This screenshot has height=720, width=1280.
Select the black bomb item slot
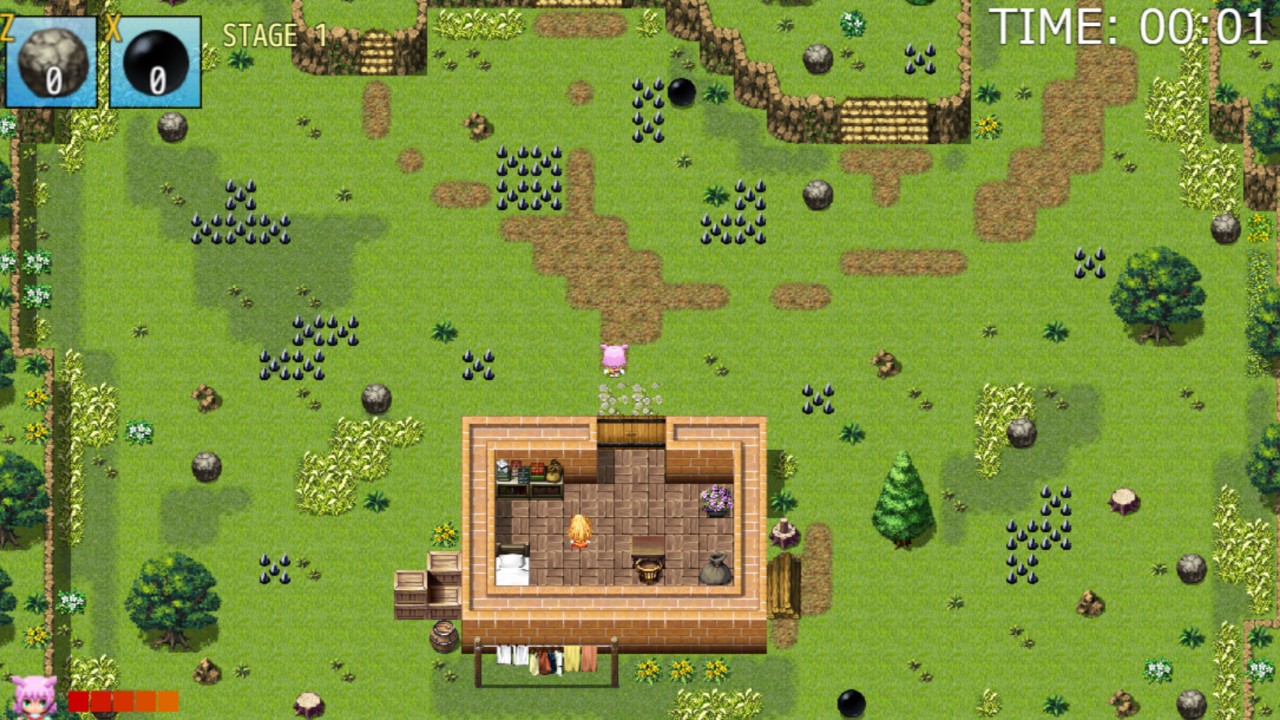156,62
